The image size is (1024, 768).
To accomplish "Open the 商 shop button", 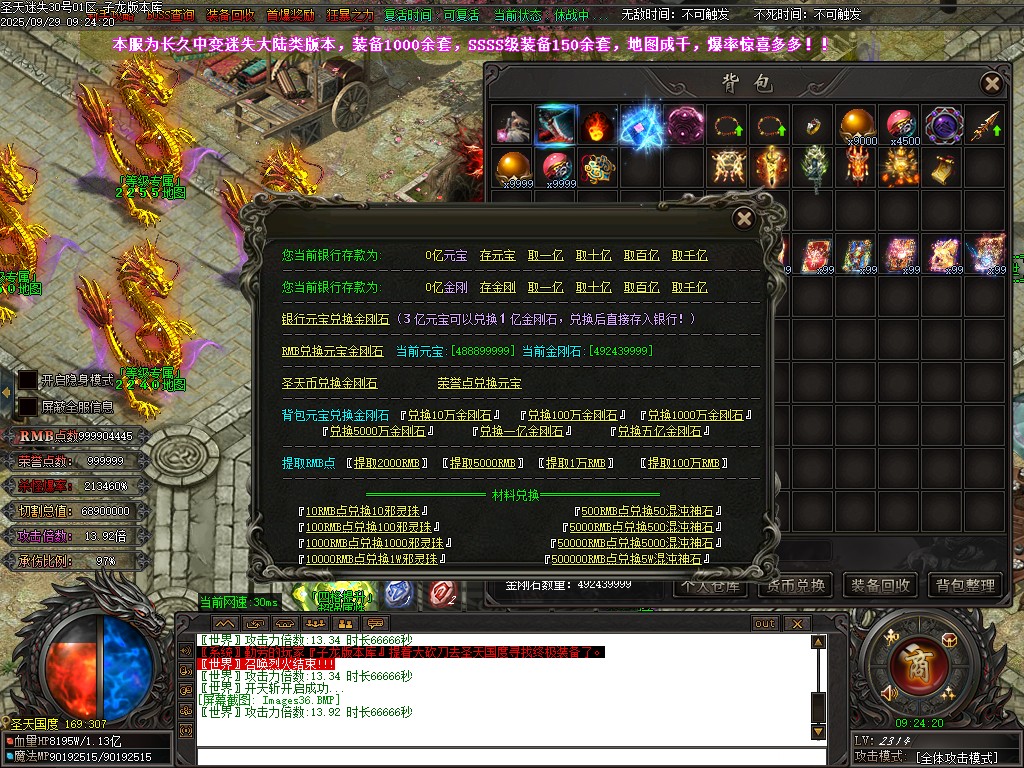I will coord(911,663).
